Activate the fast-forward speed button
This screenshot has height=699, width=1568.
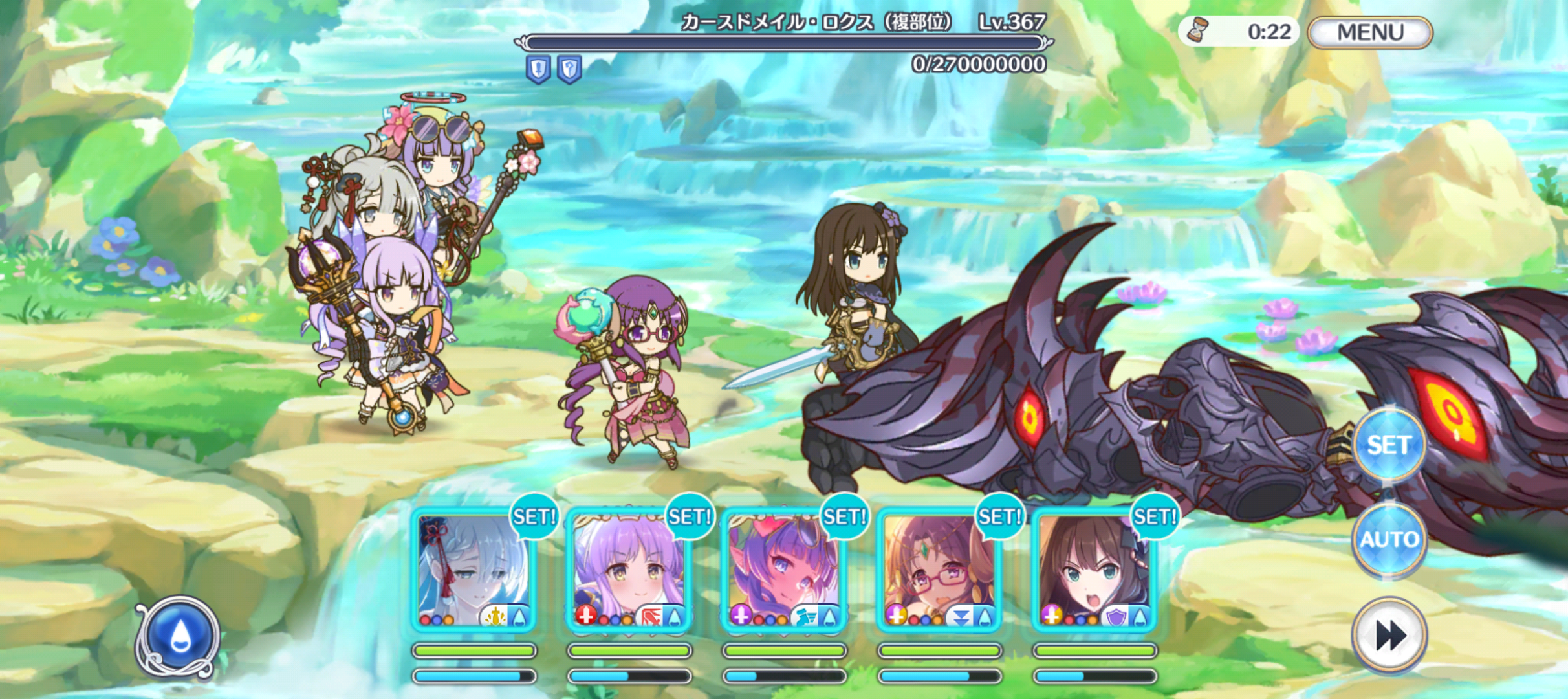point(1389,634)
